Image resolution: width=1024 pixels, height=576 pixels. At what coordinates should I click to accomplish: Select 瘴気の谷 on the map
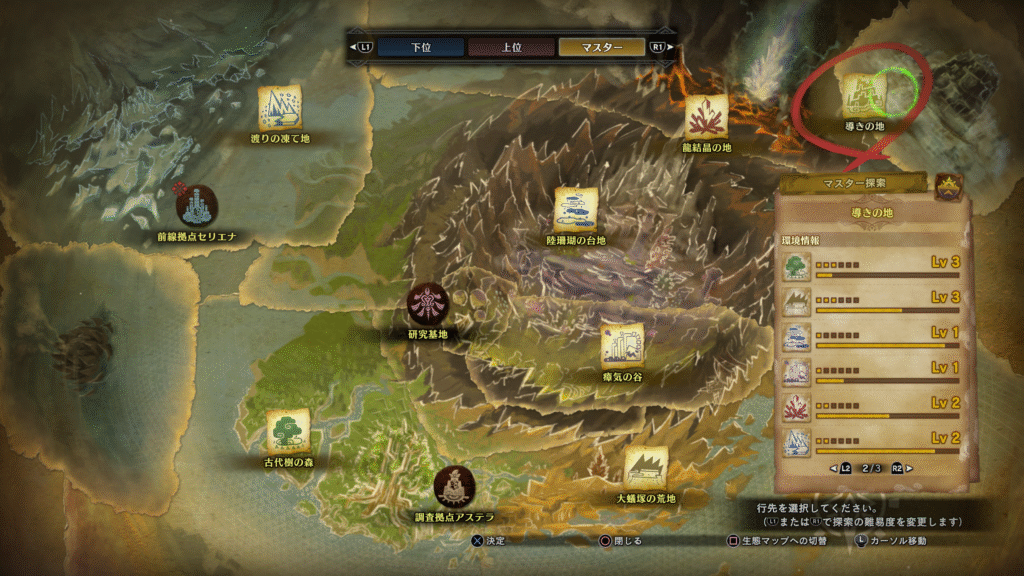click(622, 346)
